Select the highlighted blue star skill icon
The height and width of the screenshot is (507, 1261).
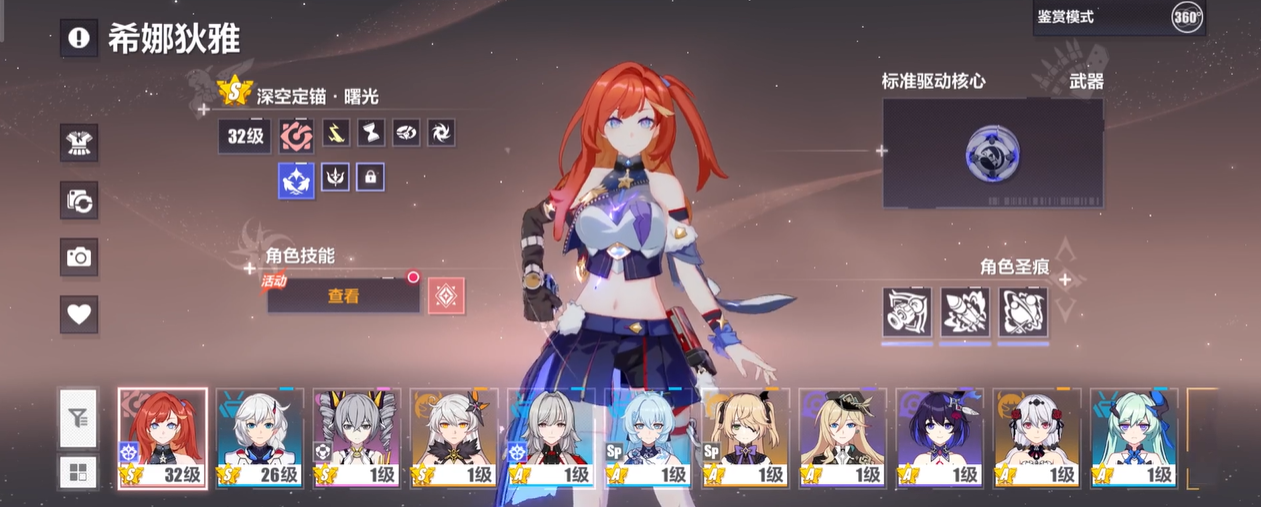point(296,180)
